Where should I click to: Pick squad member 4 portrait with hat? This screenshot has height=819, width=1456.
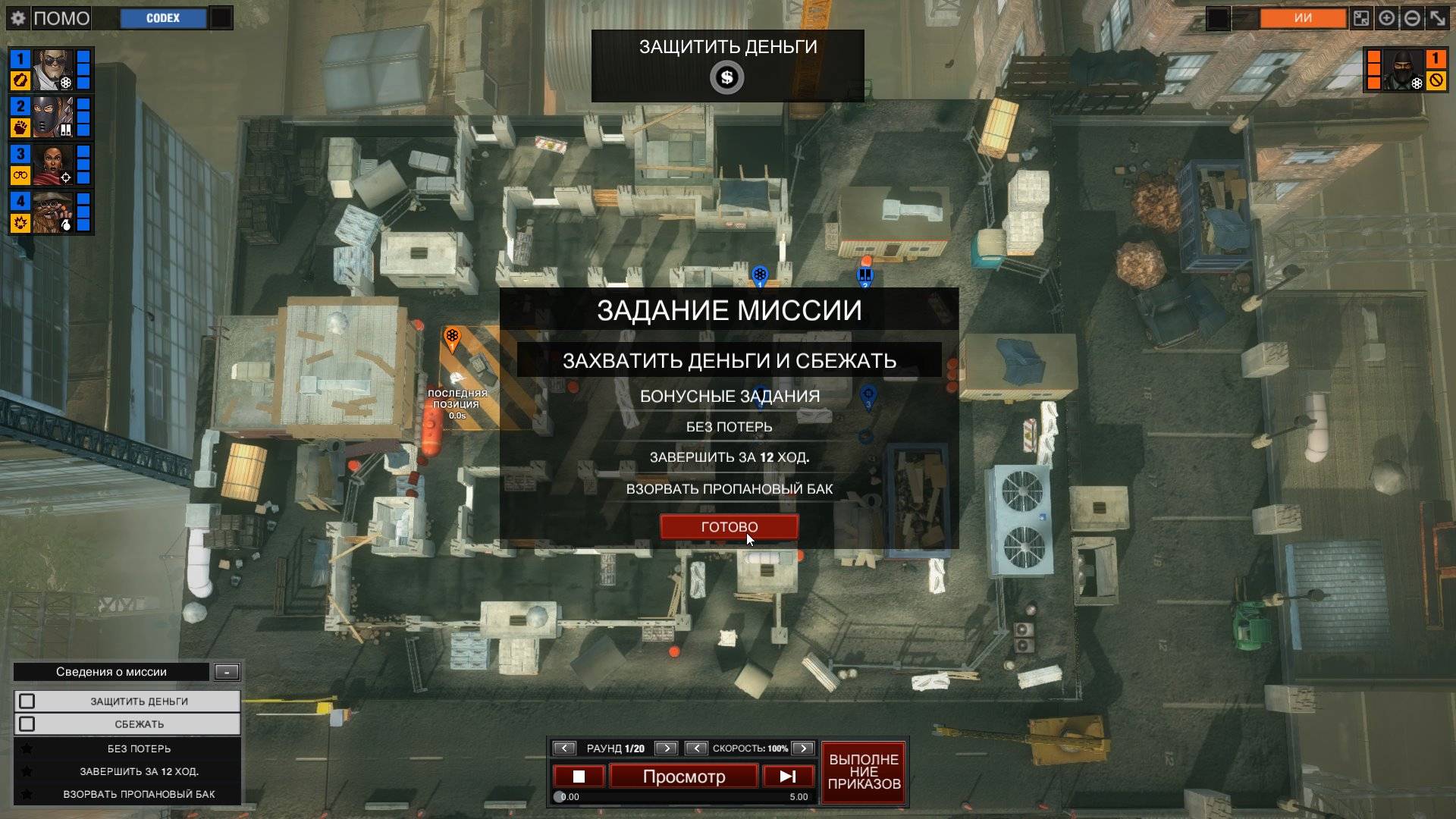[52, 212]
